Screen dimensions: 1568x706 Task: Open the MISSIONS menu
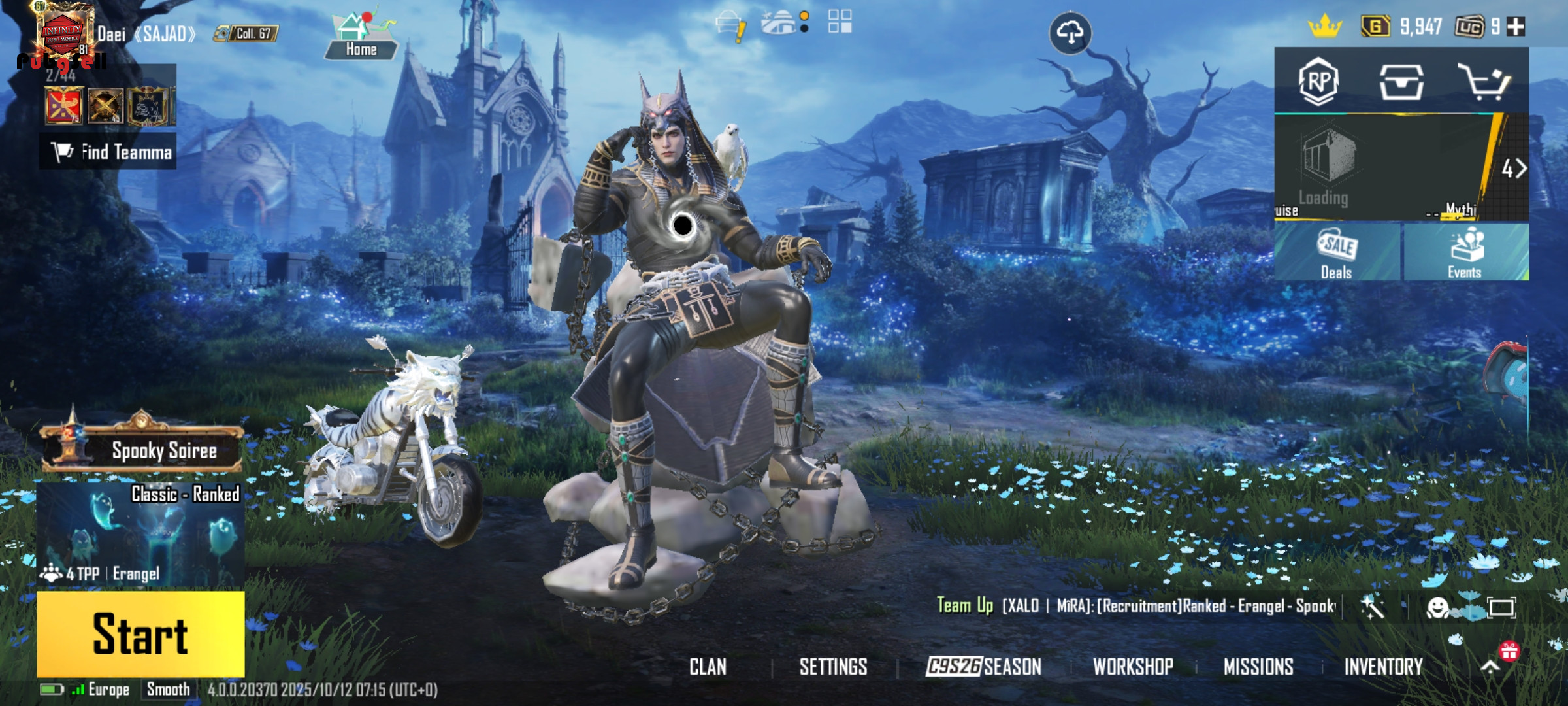[x=1258, y=666]
